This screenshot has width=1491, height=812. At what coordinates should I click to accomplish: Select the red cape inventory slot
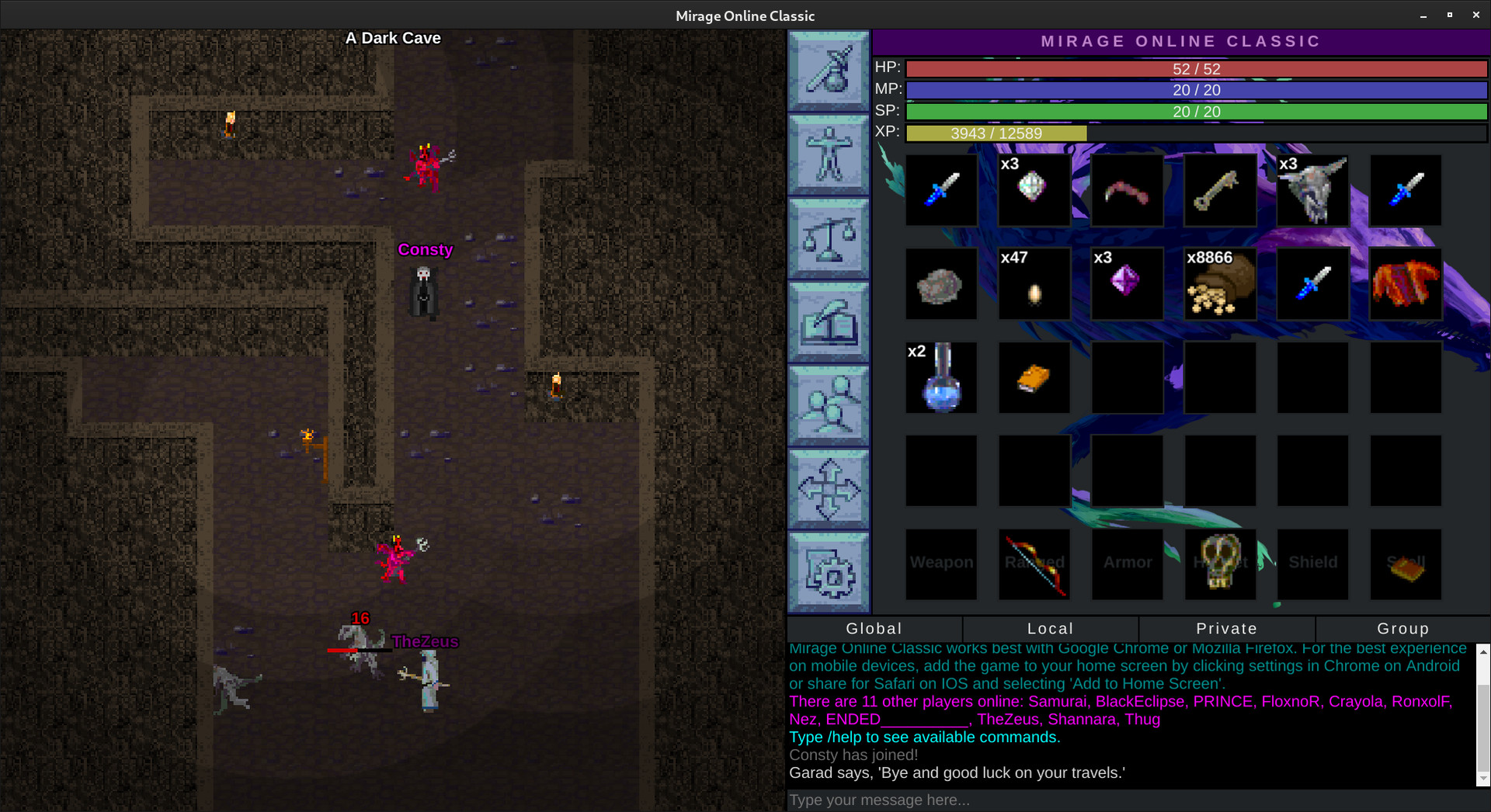pyautogui.click(x=1406, y=284)
